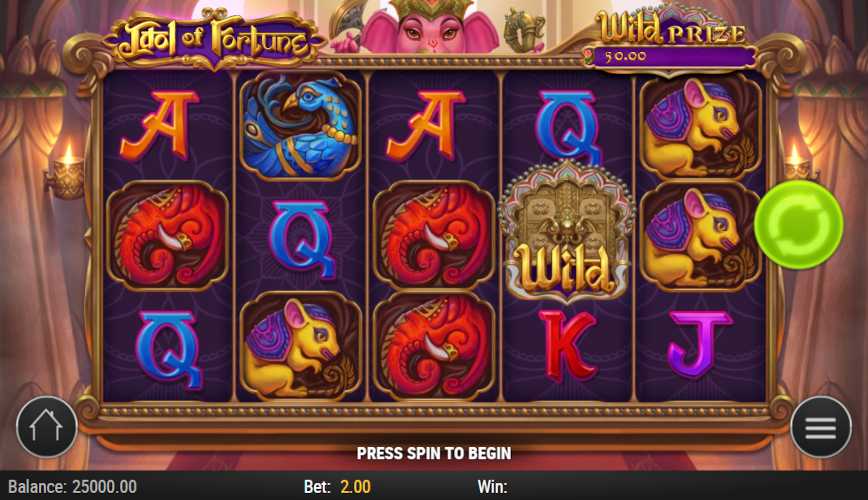Go to the home screen icon
The image size is (868, 500).
click(47, 427)
